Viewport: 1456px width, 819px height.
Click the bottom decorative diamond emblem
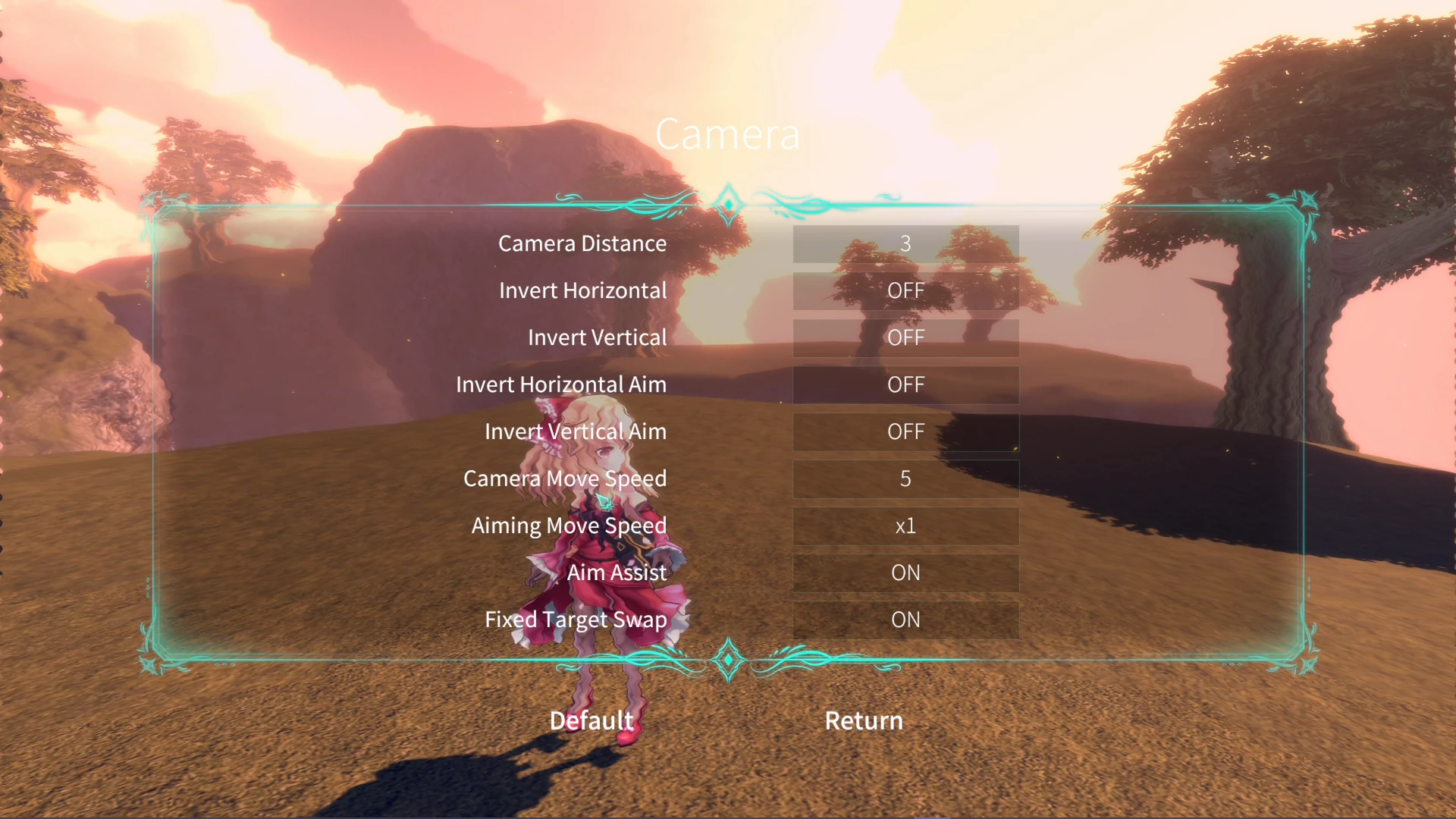728,659
